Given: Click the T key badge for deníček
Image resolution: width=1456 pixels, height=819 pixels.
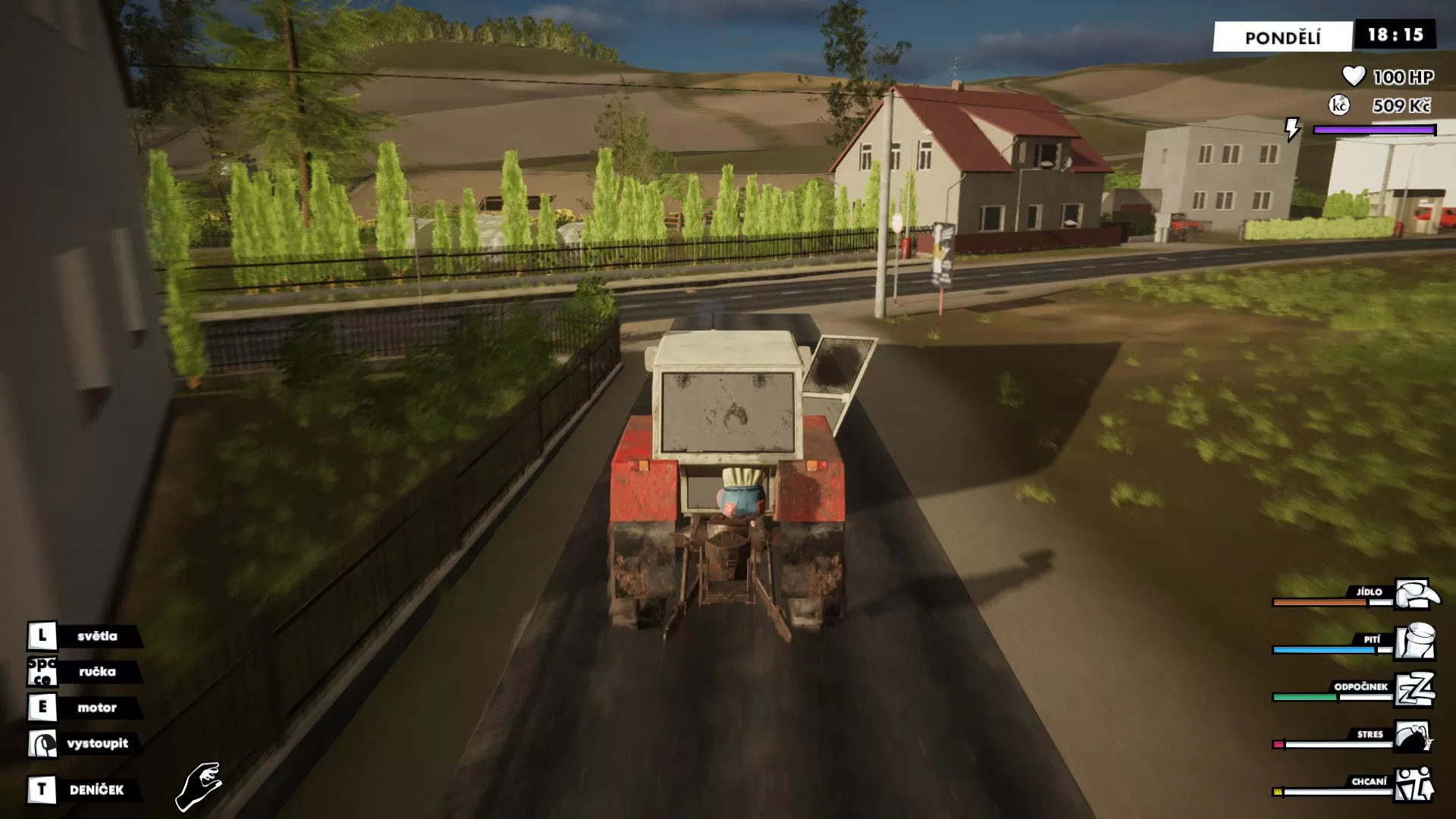Looking at the screenshot, I should [x=43, y=788].
